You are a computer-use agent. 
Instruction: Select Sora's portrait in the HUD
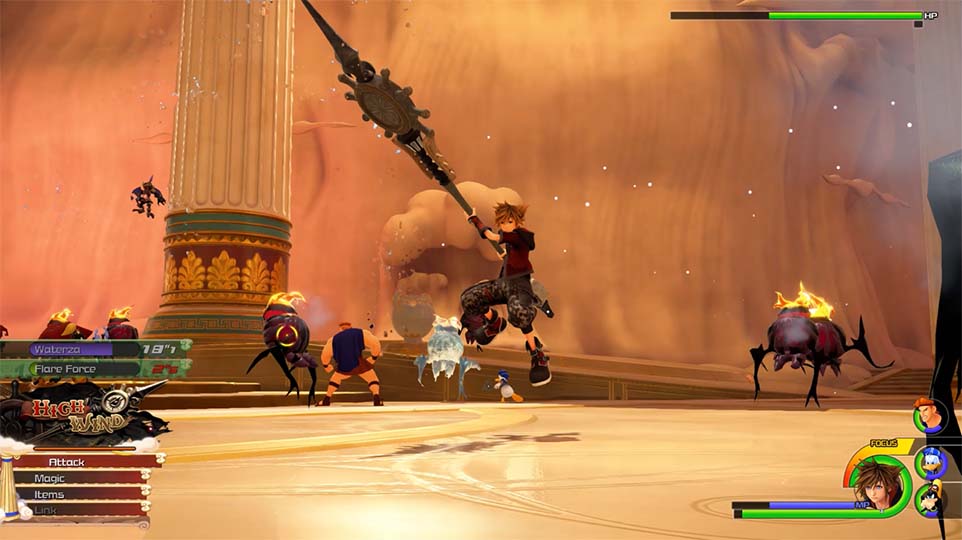pos(877,484)
